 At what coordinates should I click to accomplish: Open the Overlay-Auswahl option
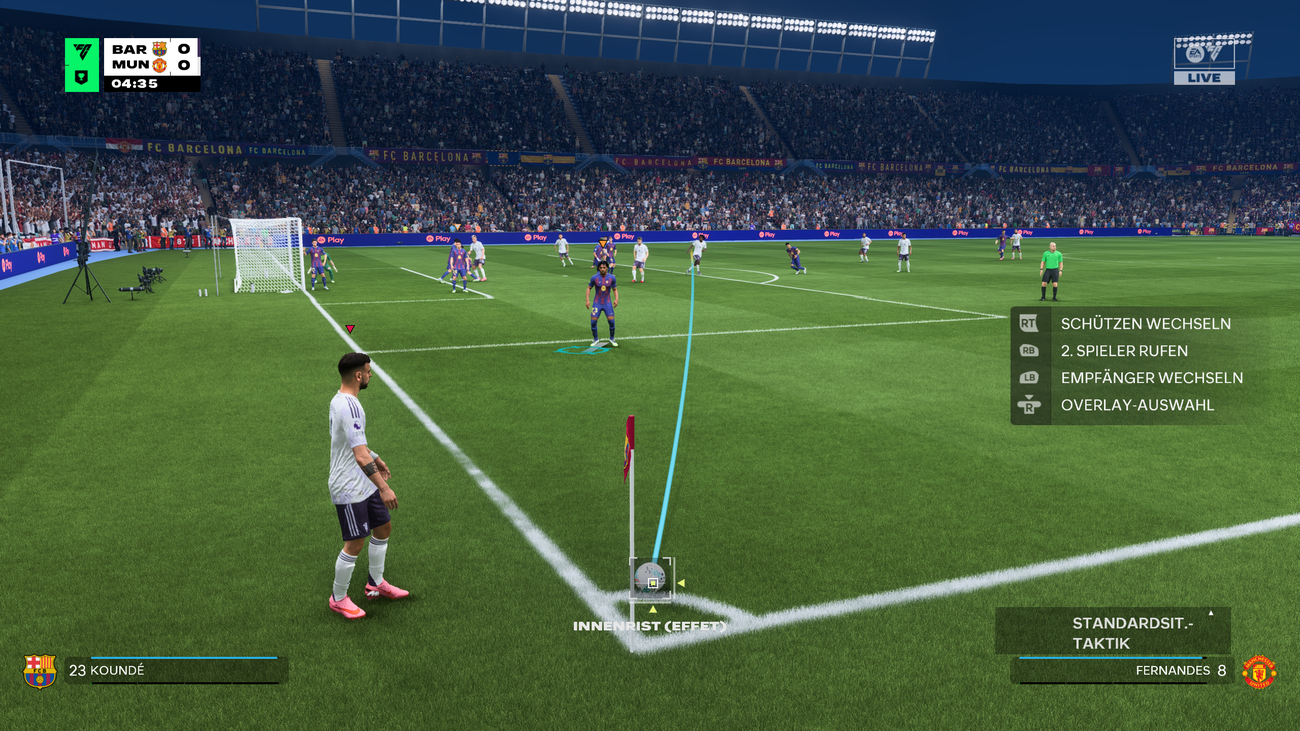point(1137,405)
